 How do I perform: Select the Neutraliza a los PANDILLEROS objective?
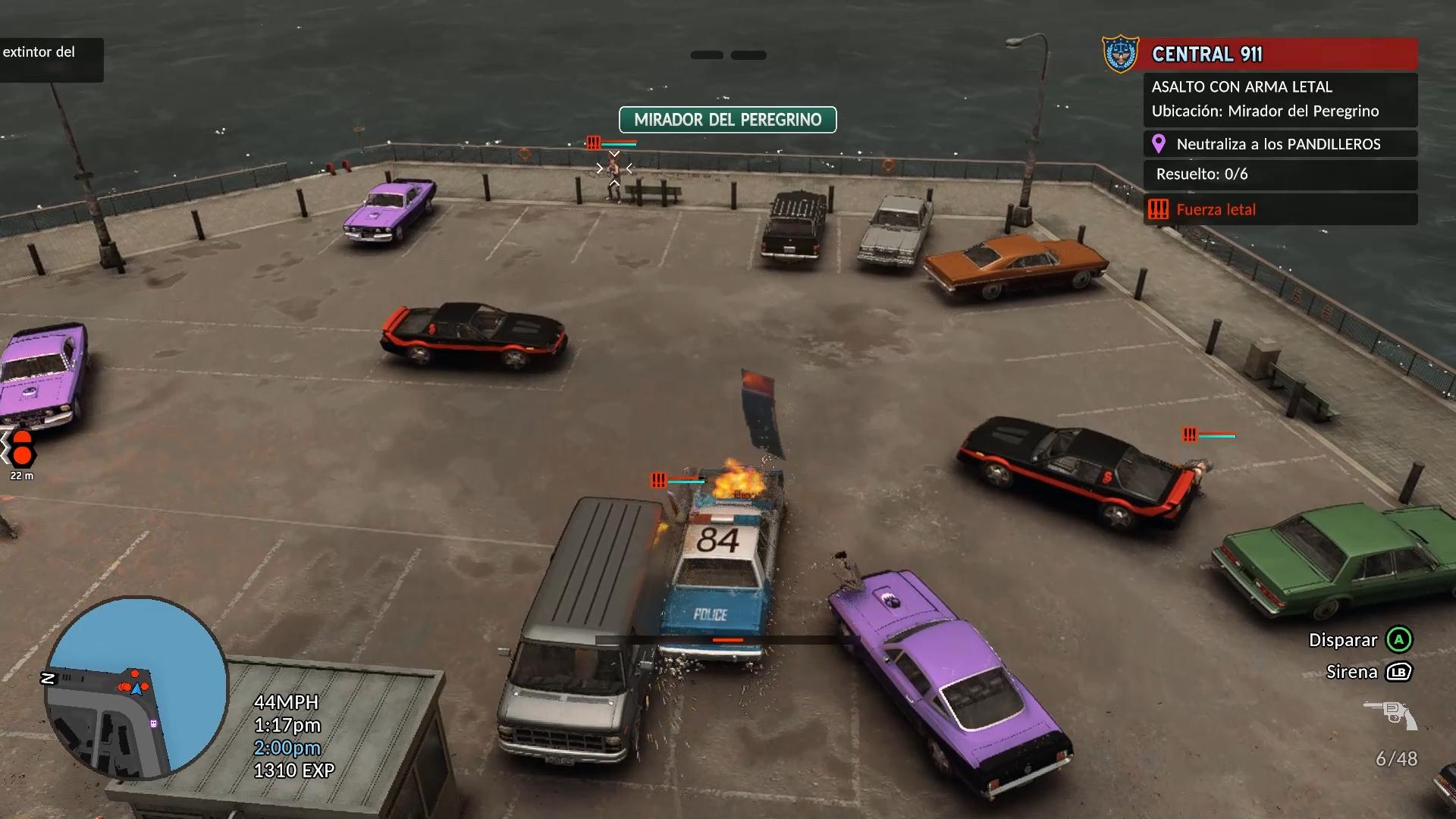coord(1279,144)
